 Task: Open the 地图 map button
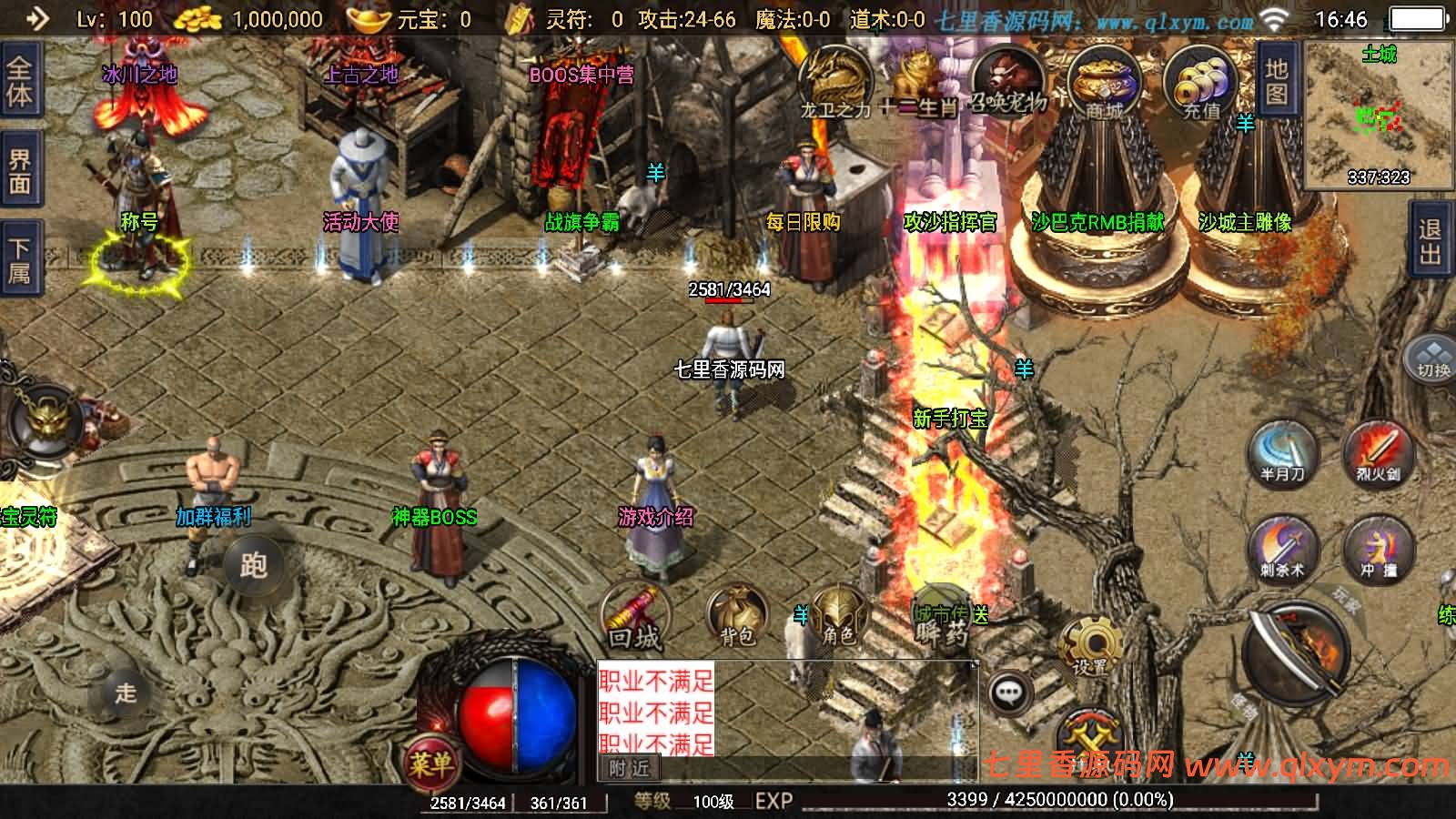coord(1276,81)
